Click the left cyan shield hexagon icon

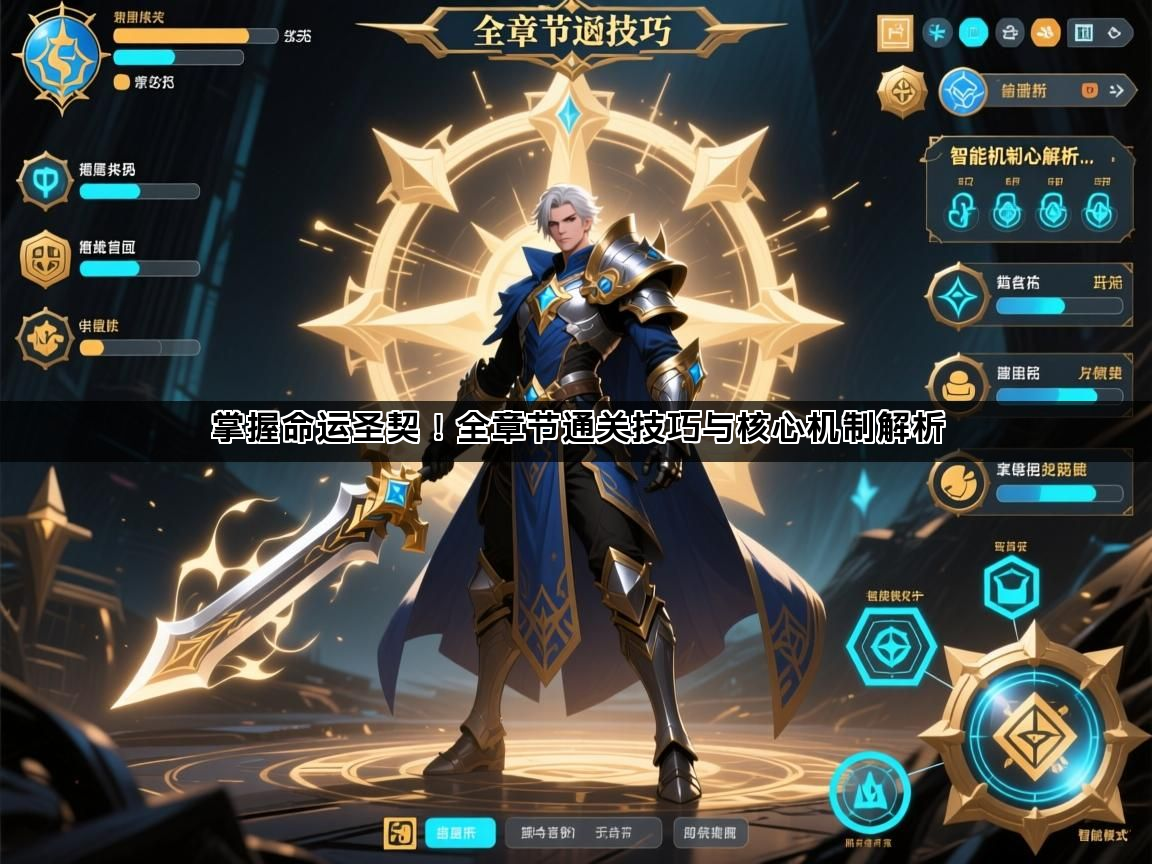pyautogui.click(x=45, y=181)
